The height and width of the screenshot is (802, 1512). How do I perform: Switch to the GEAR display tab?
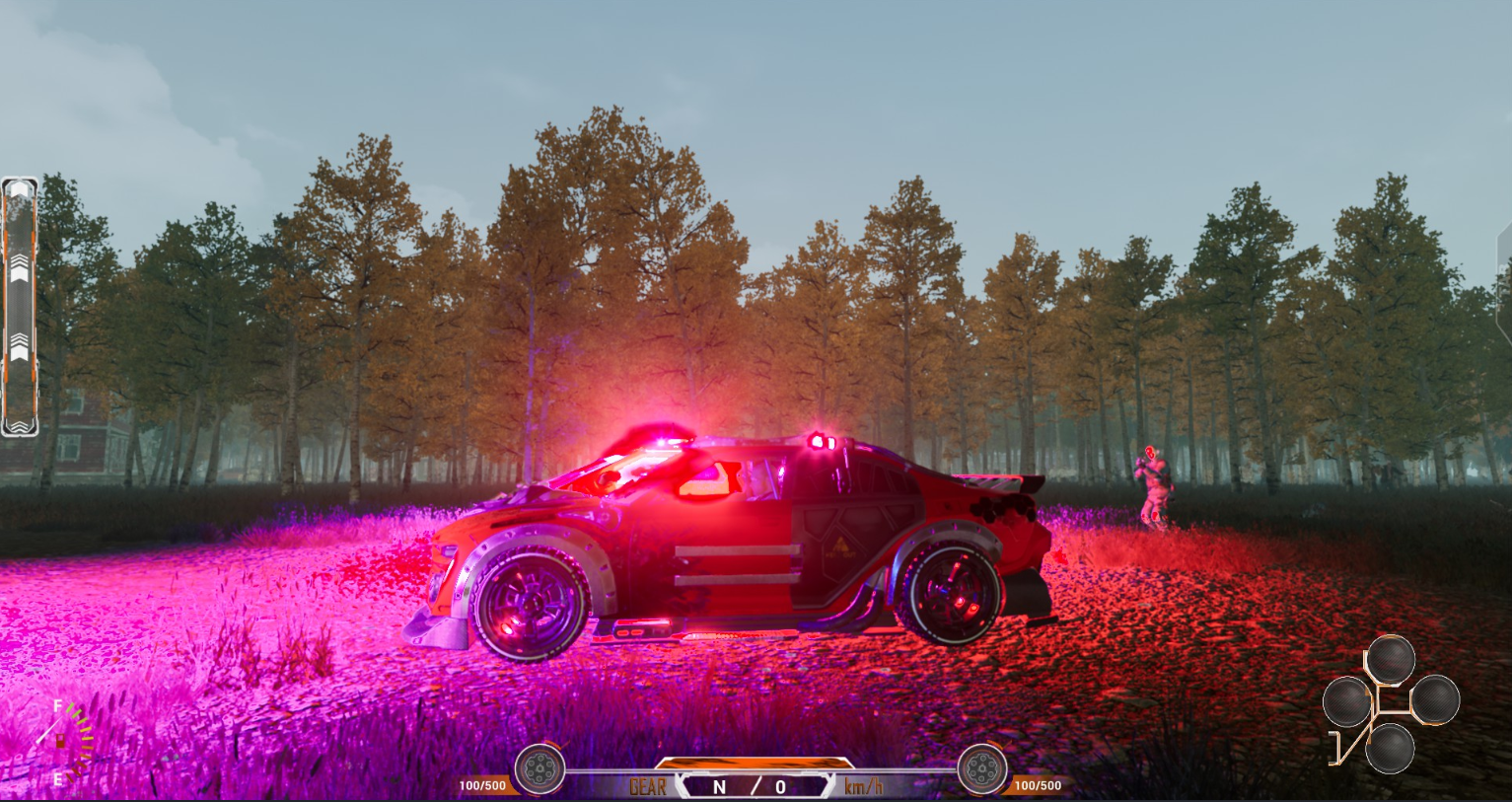646,786
